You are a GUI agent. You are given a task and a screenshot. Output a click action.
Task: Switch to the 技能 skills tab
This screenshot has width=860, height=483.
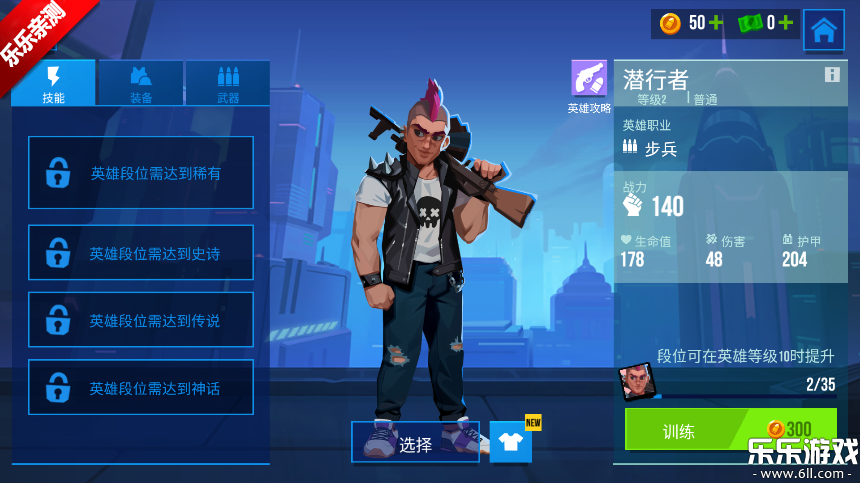54,83
